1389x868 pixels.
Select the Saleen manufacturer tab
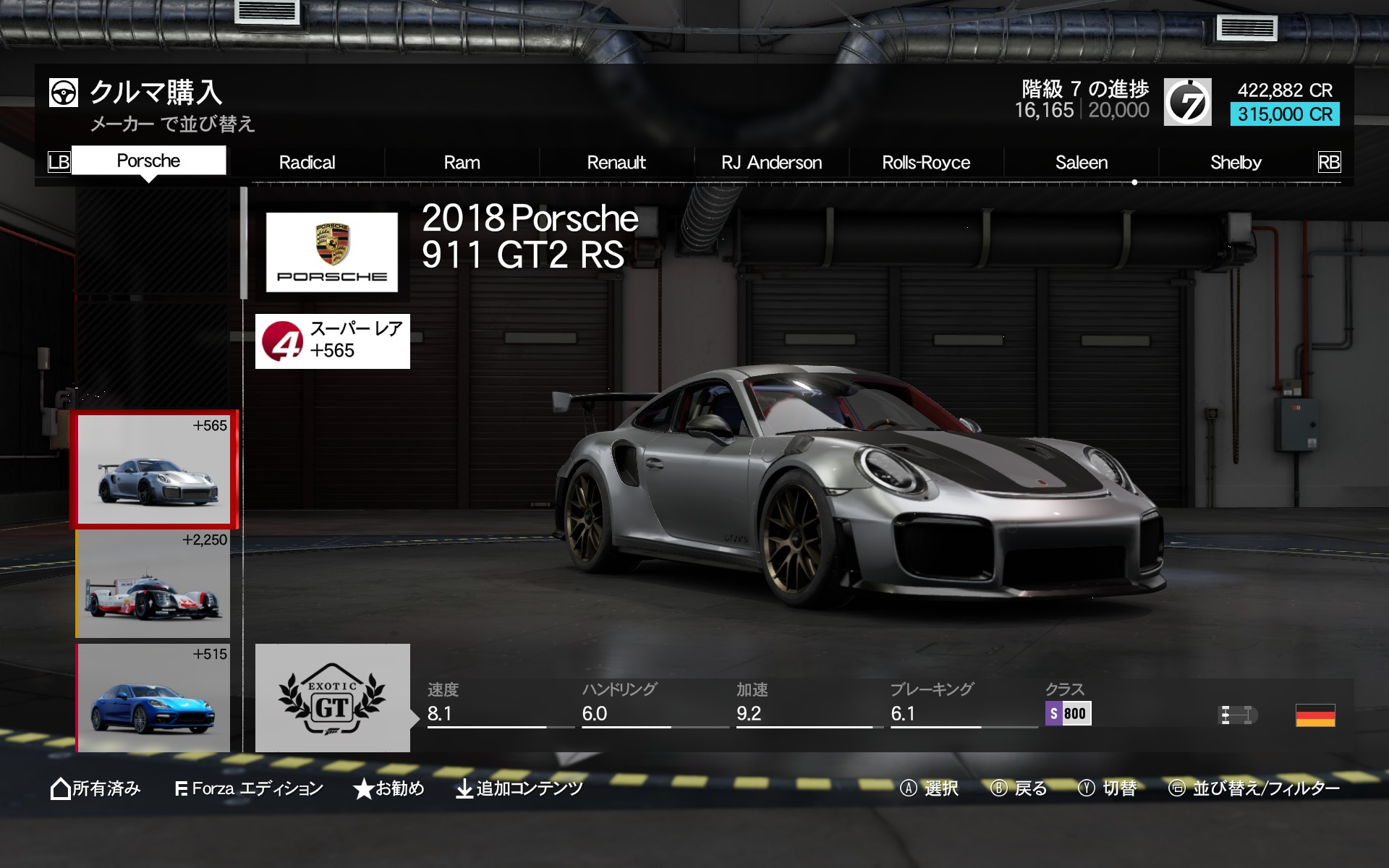pyautogui.click(x=1081, y=163)
